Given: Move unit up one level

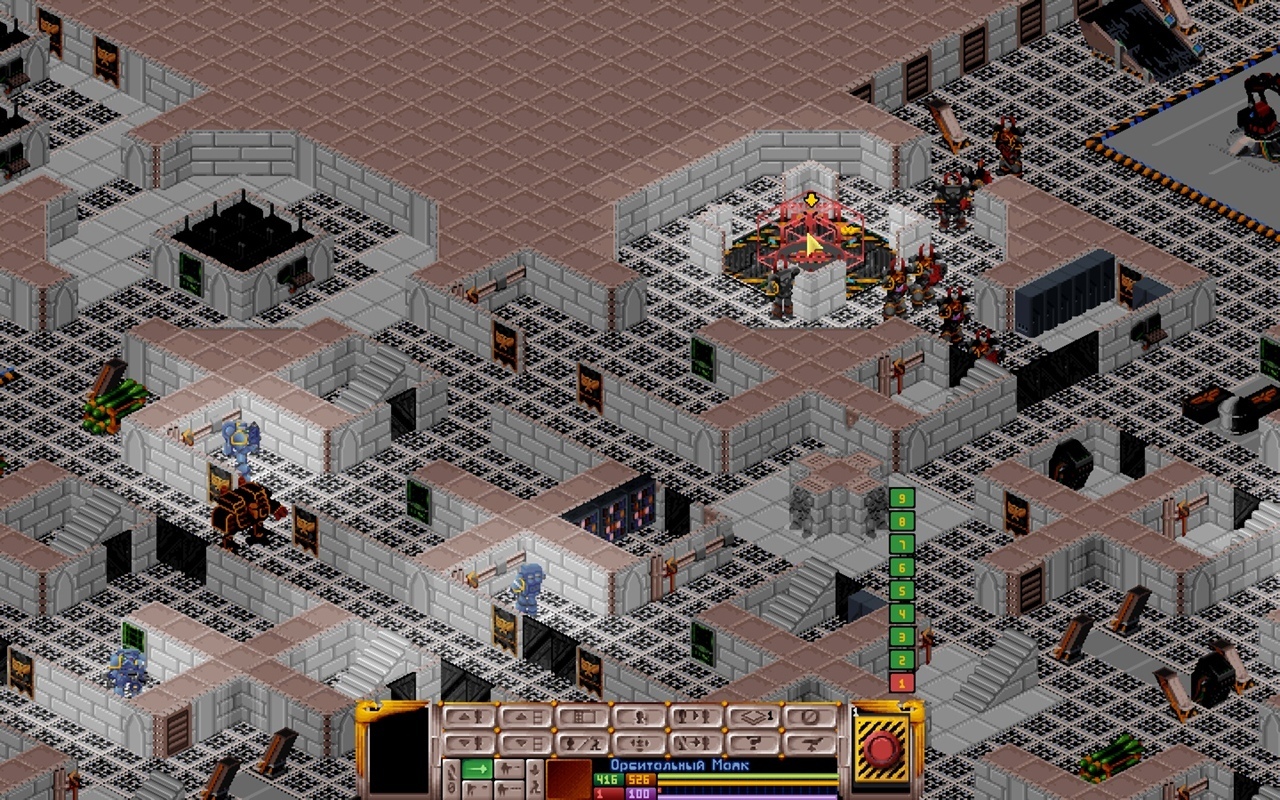Looking at the screenshot, I should coord(468,717).
